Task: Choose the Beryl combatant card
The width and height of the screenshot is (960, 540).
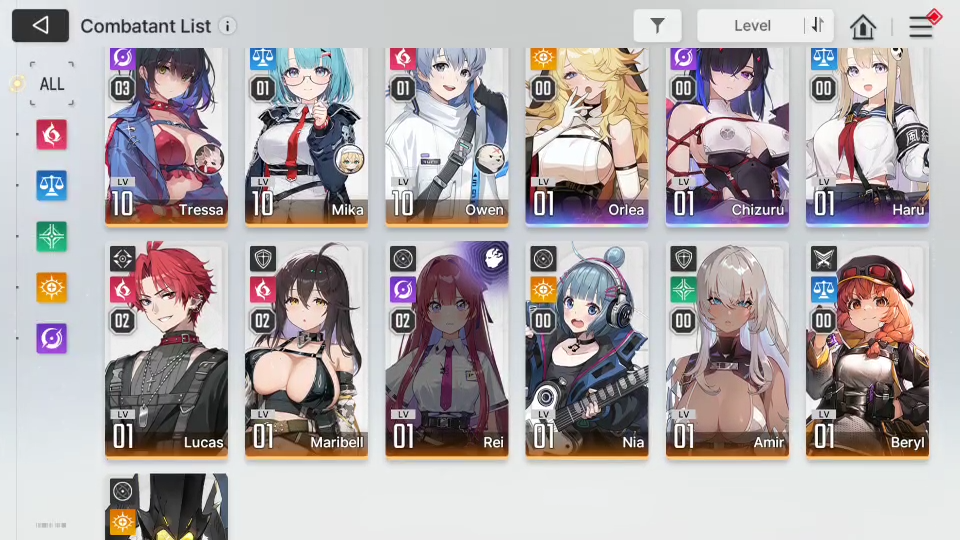Action: (x=867, y=350)
